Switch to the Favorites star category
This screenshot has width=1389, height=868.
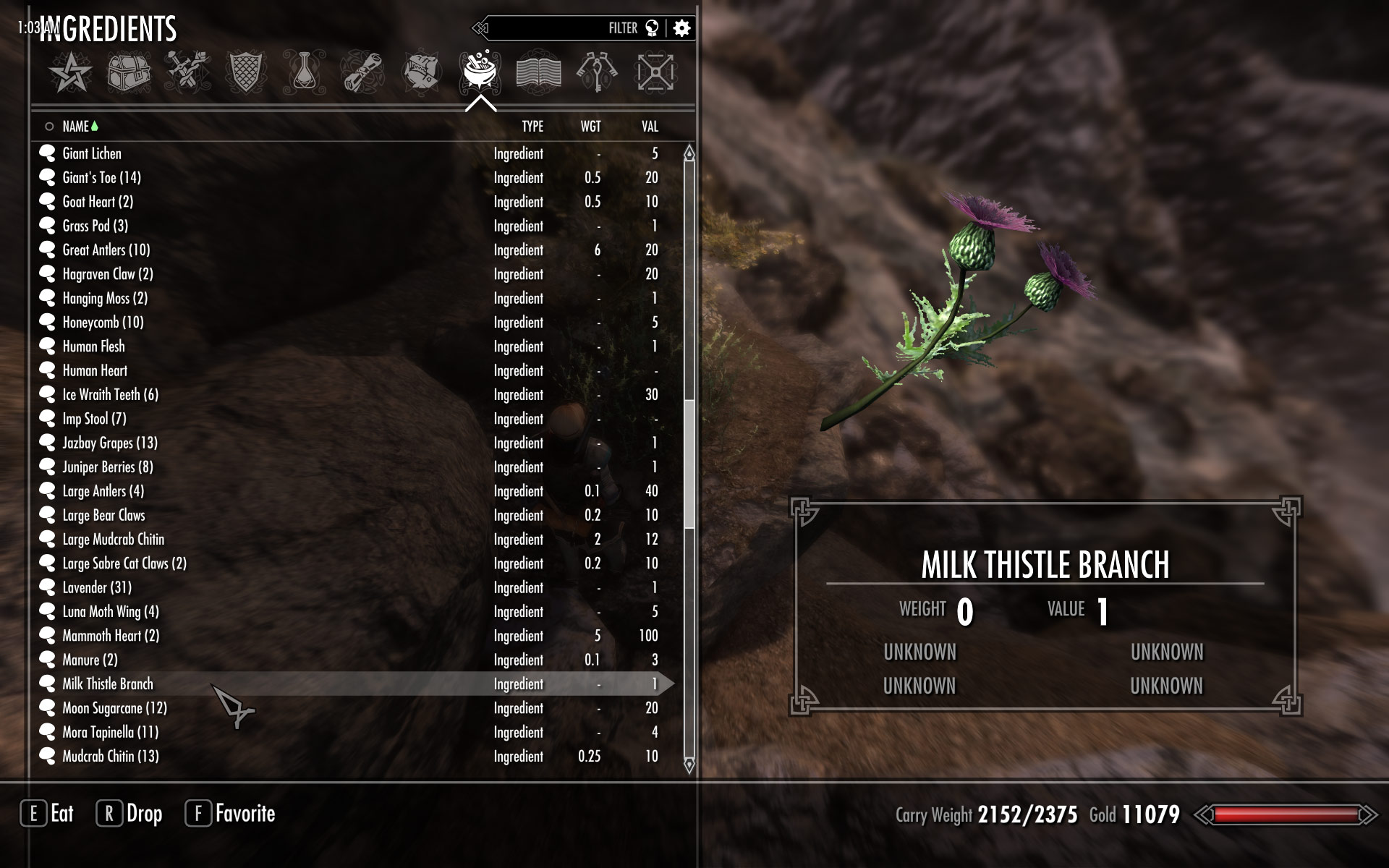[70, 73]
